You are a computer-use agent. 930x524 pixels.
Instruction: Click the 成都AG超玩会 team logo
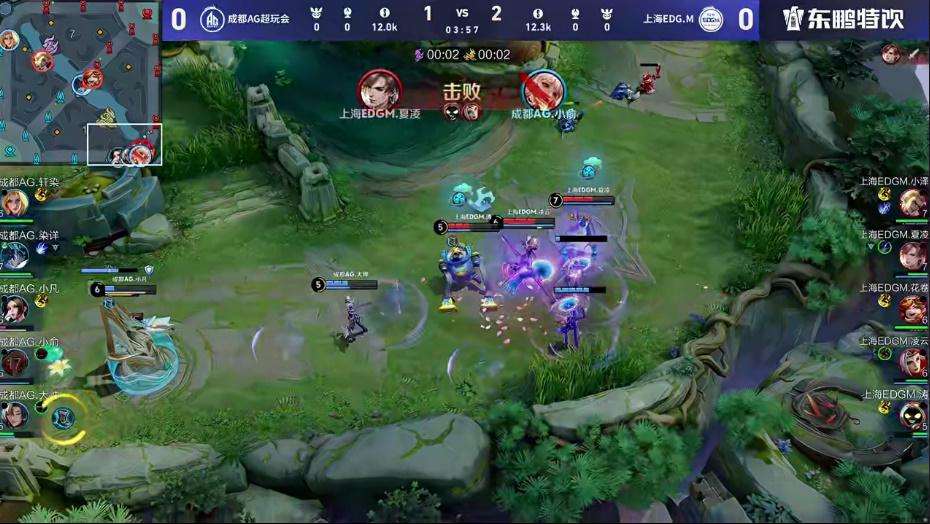[212, 19]
